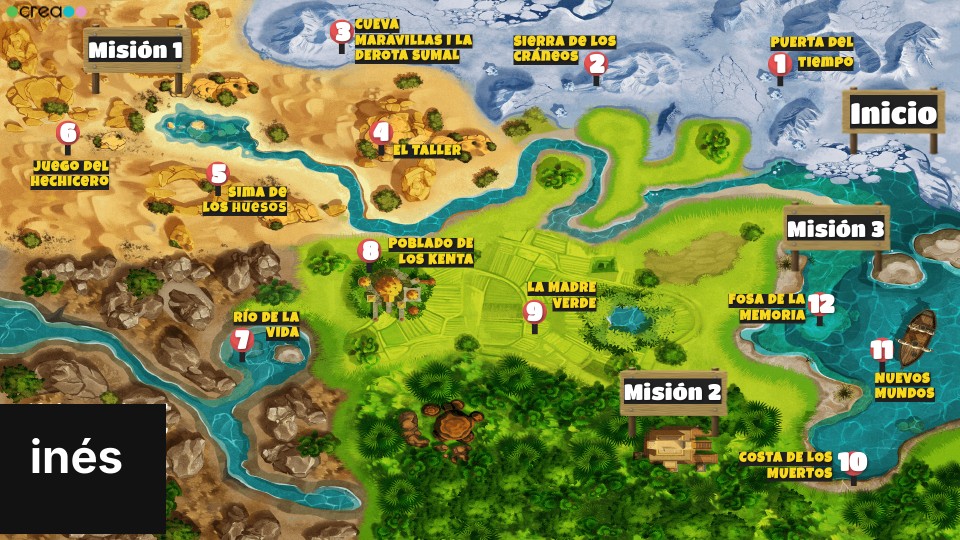Image resolution: width=960 pixels, height=540 pixels.
Task: Open marker 7 Río de la Vida
Action: tap(241, 340)
